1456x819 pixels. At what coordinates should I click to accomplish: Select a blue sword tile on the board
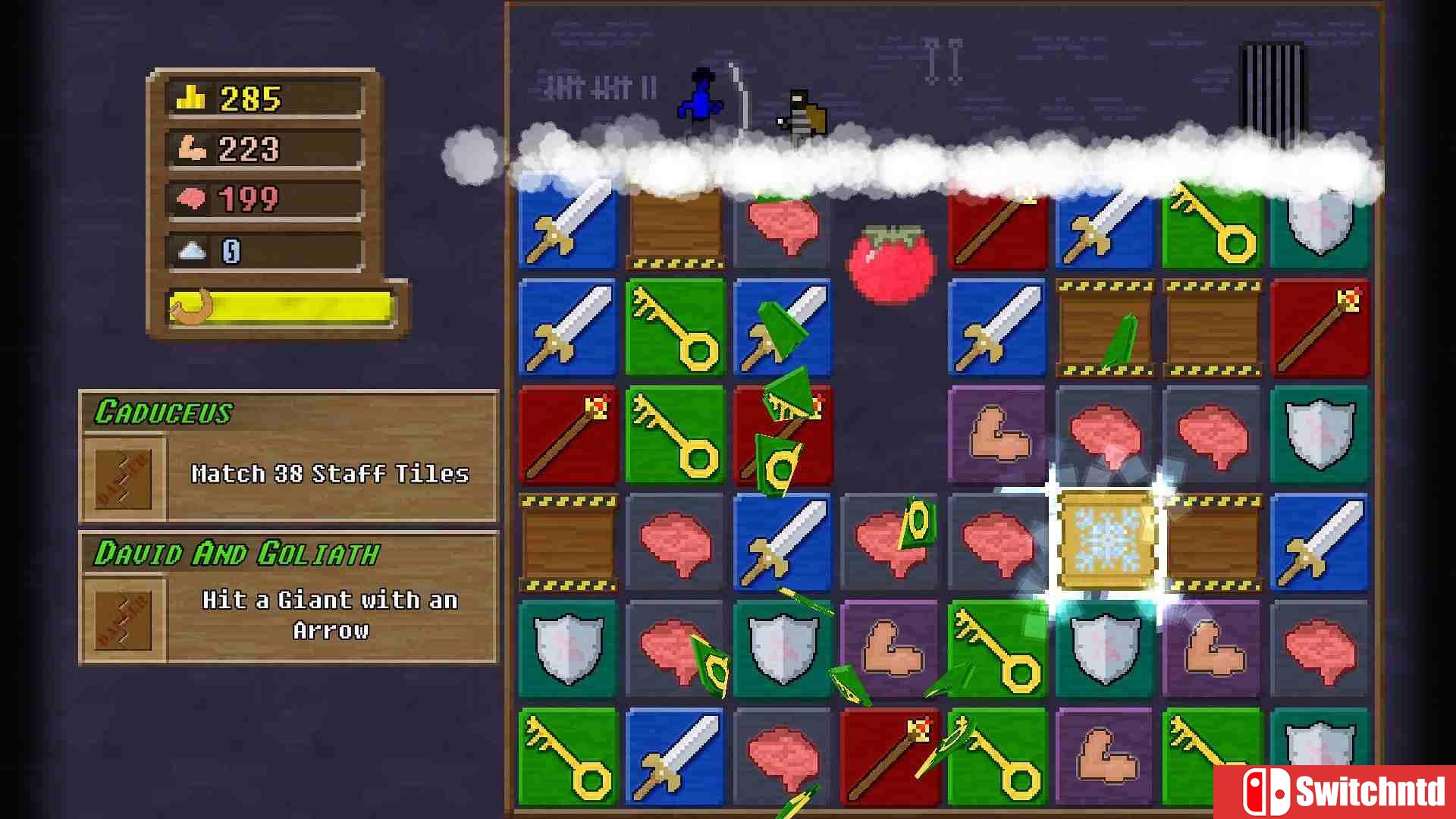point(568,327)
